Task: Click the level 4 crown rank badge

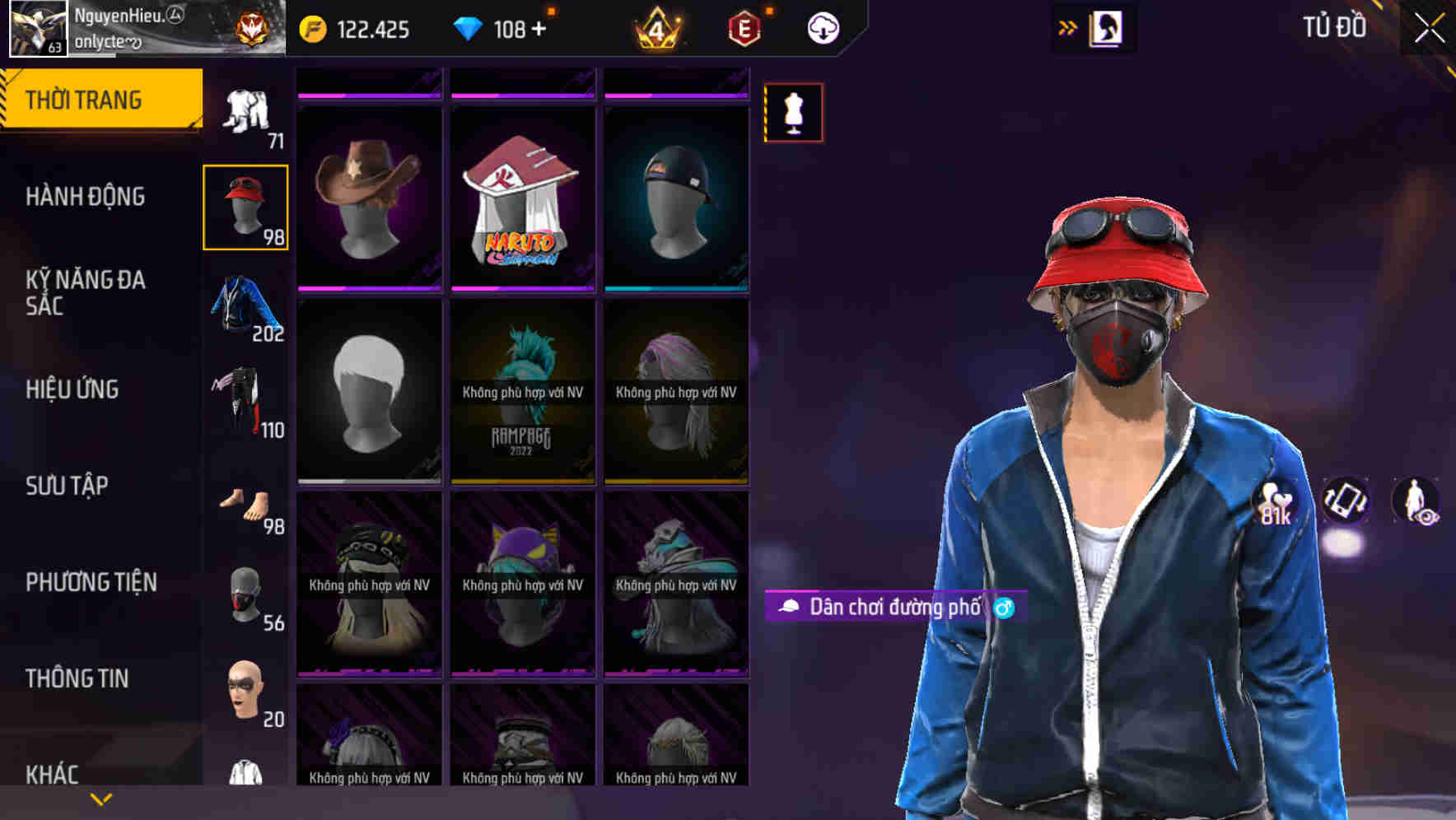Action: (659, 27)
